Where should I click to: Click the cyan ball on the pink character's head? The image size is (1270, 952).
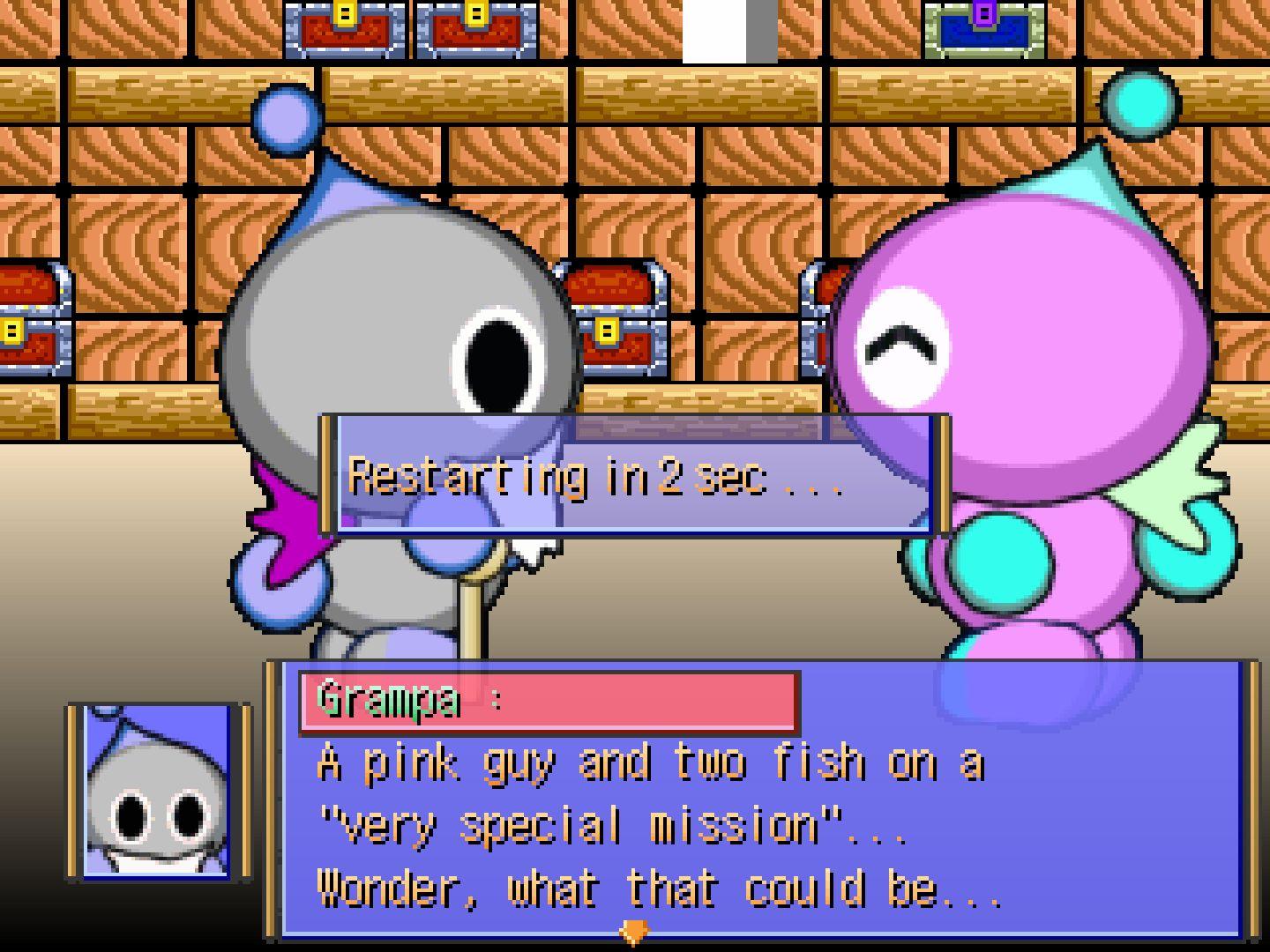(1139, 103)
